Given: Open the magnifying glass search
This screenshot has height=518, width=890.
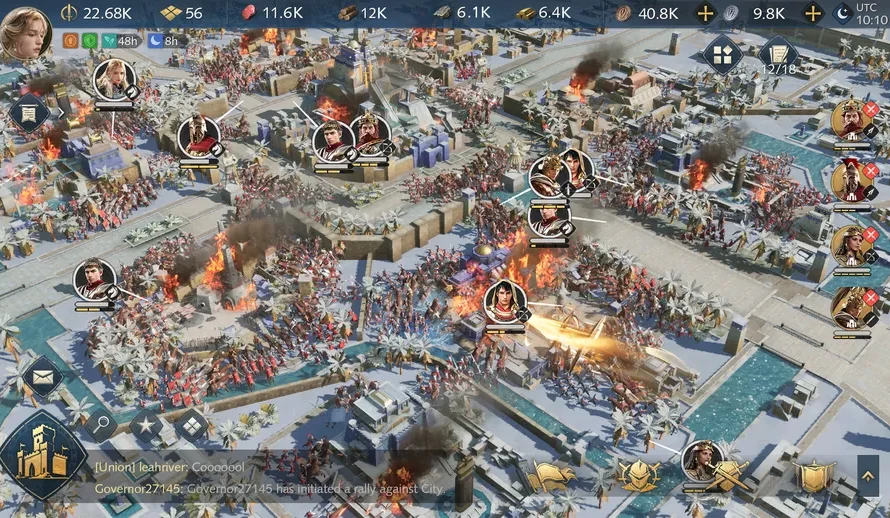Looking at the screenshot, I should coord(101,424).
